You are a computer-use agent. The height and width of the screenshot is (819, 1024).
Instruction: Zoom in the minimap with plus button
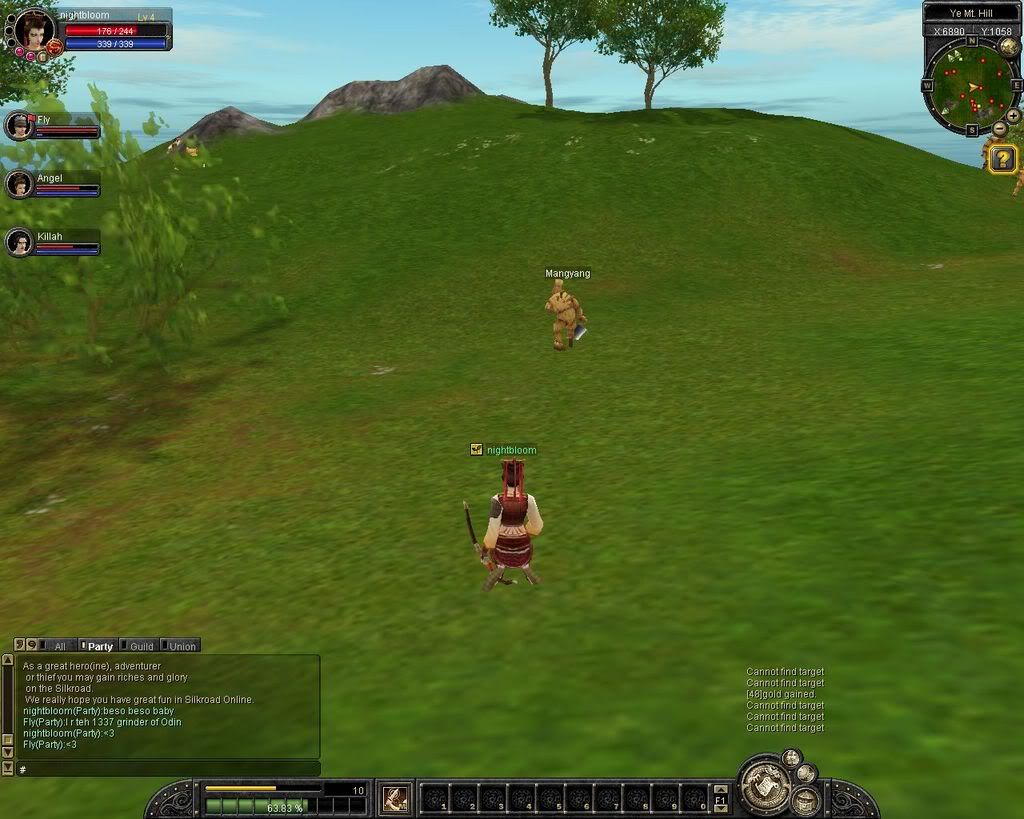pos(1013,116)
